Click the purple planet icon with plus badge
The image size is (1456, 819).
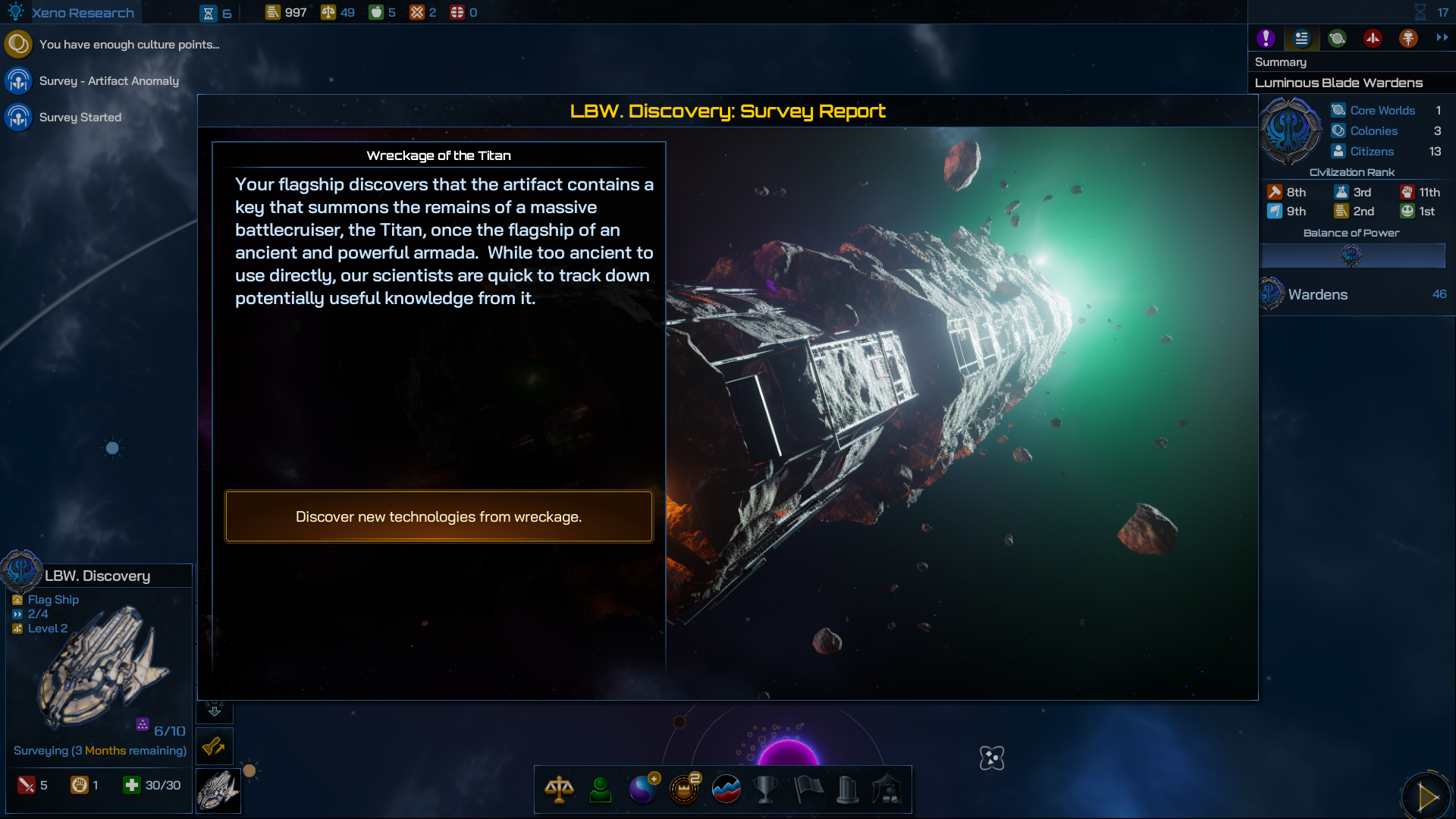(643, 789)
